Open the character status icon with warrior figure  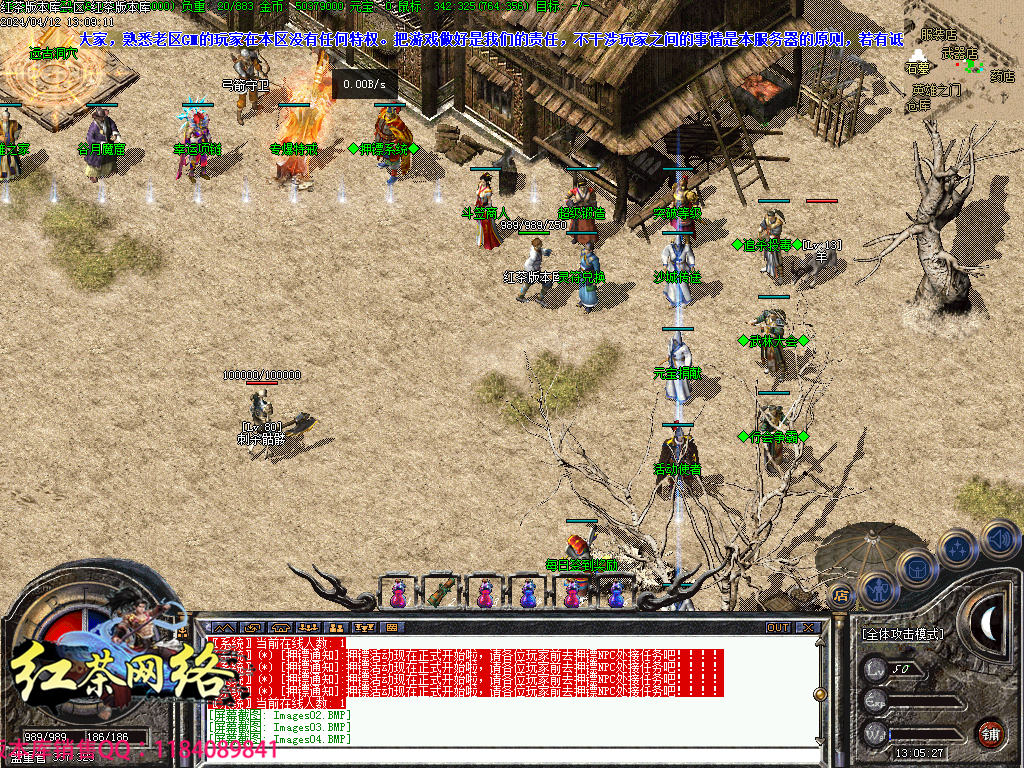click(876, 590)
